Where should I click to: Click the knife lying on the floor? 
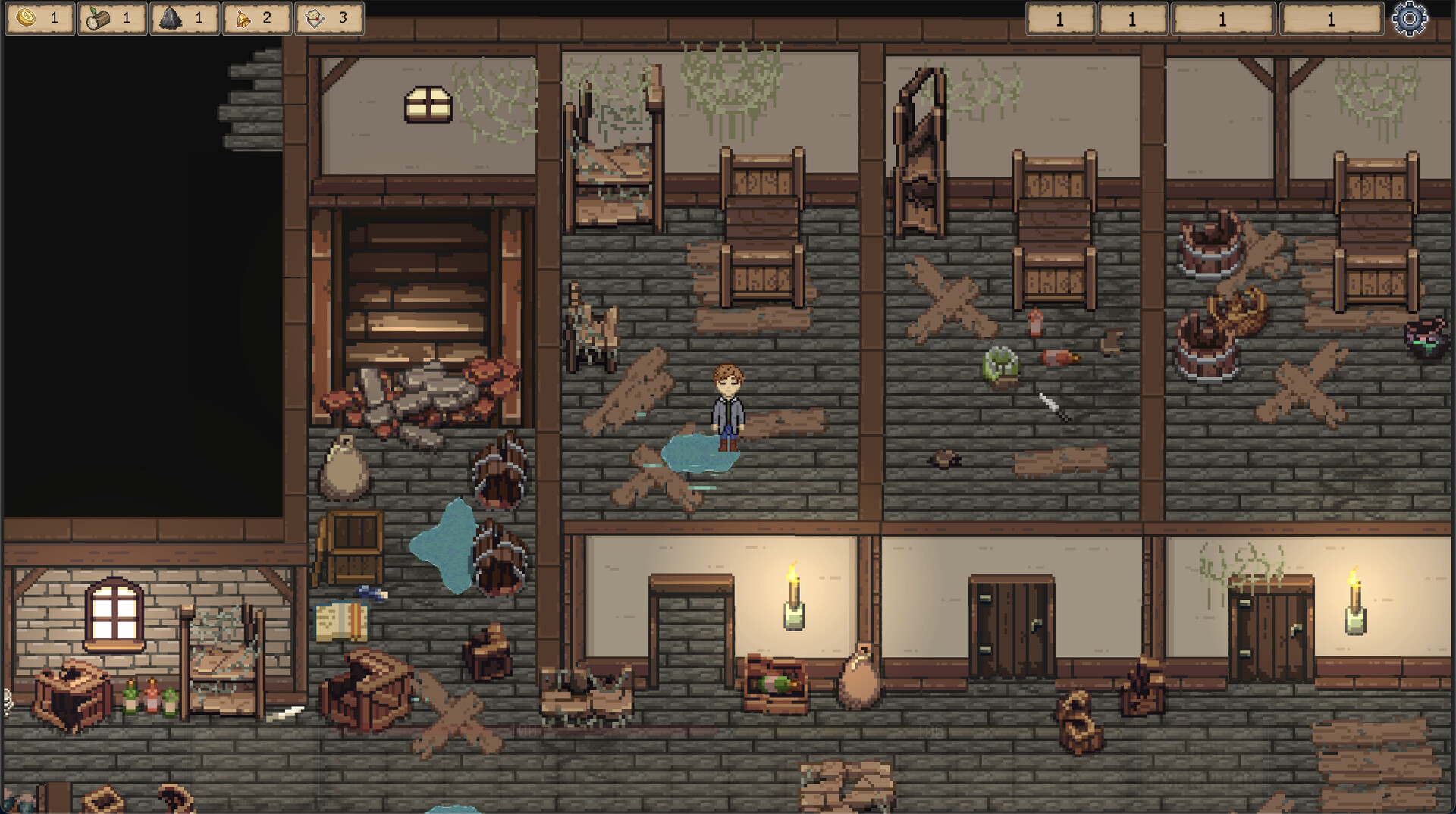1050,404
